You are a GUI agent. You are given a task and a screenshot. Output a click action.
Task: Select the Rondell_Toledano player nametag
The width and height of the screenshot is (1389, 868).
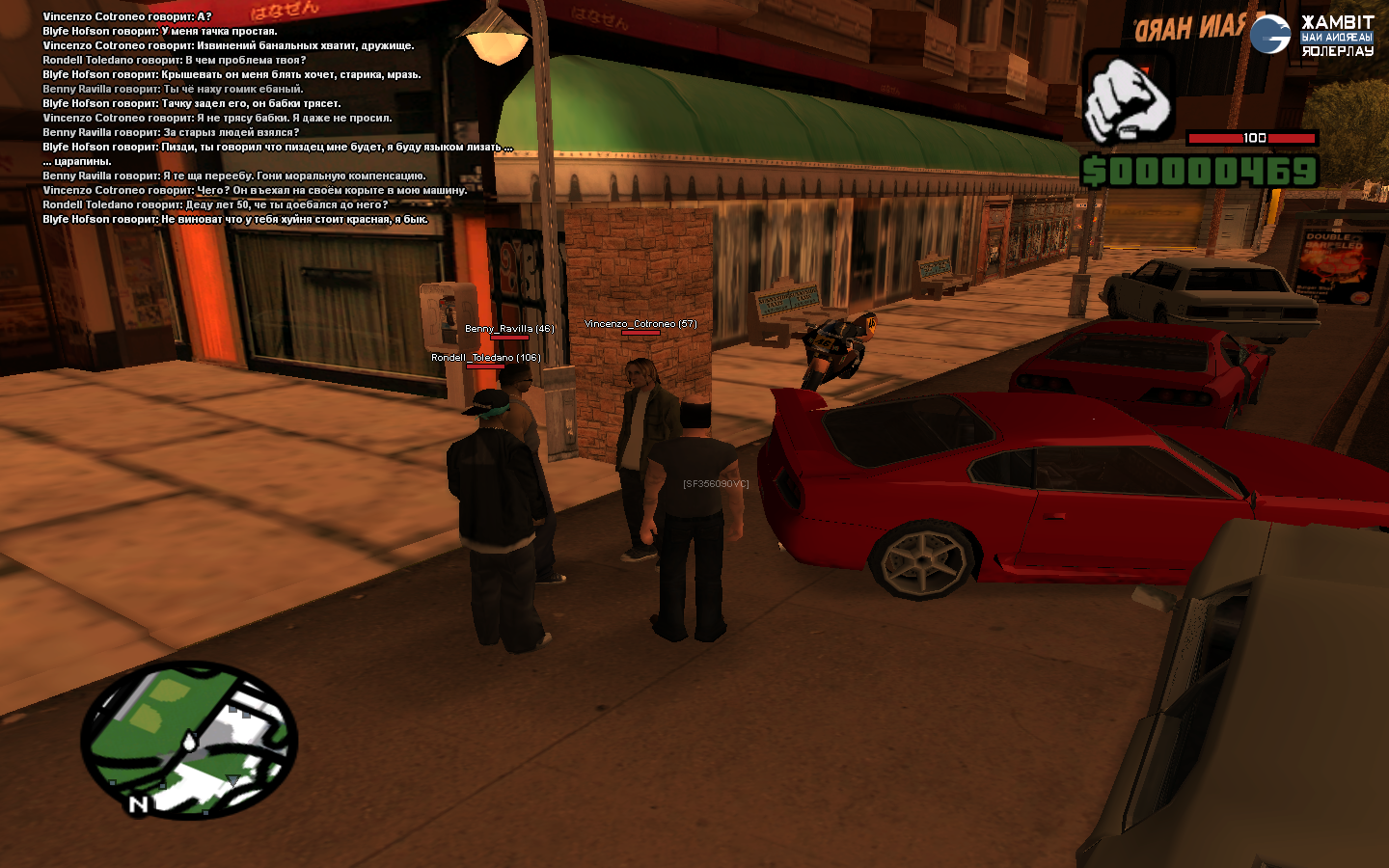[x=485, y=358]
